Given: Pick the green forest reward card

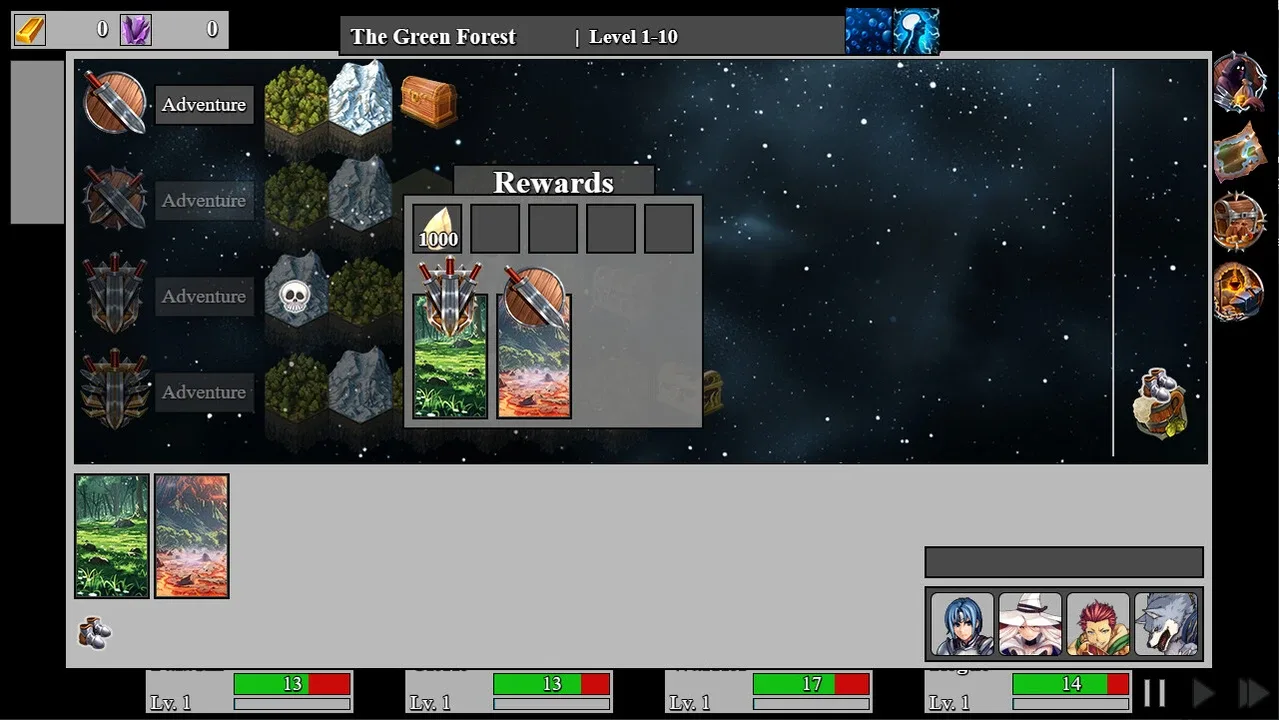Looking at the screenshot, I should (x=450, y=355).
